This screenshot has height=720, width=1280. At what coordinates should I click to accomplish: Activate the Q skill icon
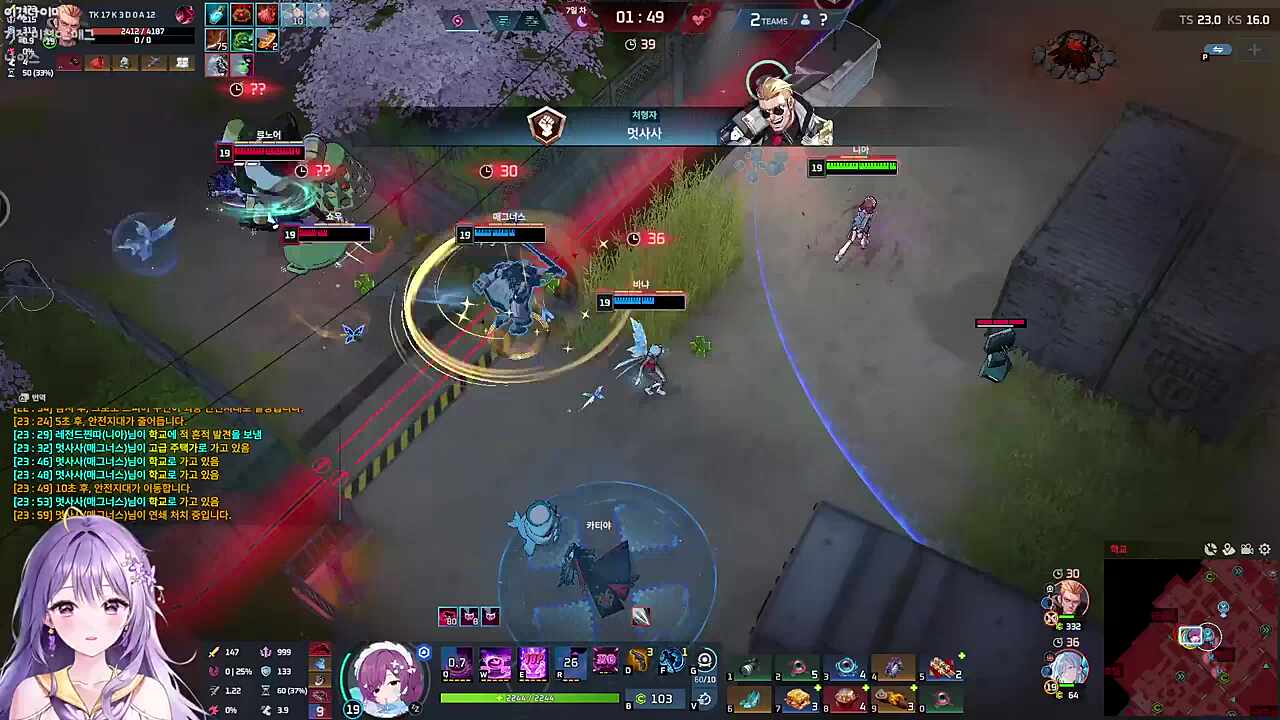tap(457, 662)
